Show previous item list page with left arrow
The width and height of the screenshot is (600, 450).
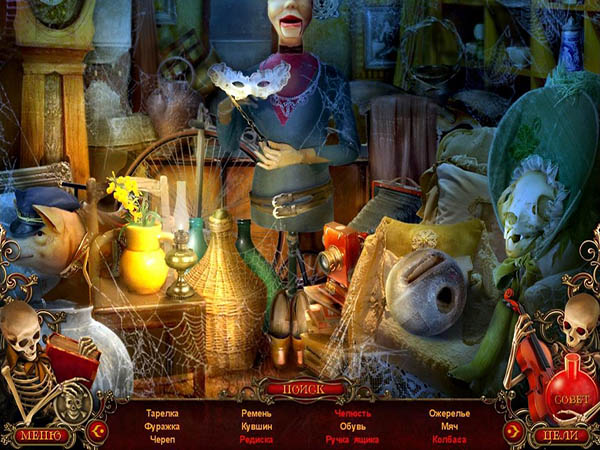click(x=97, y=431)
